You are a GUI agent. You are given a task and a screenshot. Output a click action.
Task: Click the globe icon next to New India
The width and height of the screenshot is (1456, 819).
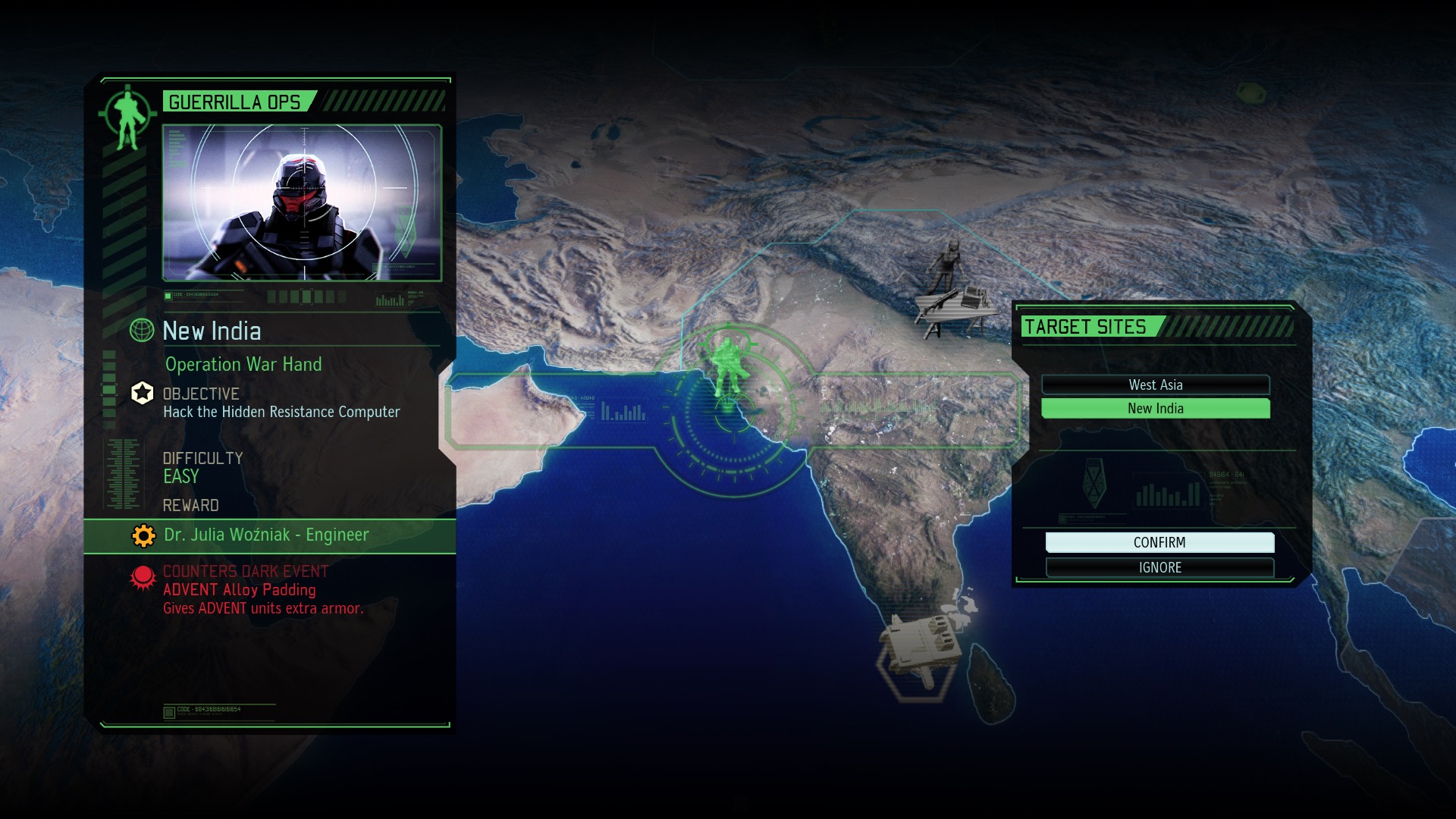click(143, 331)
